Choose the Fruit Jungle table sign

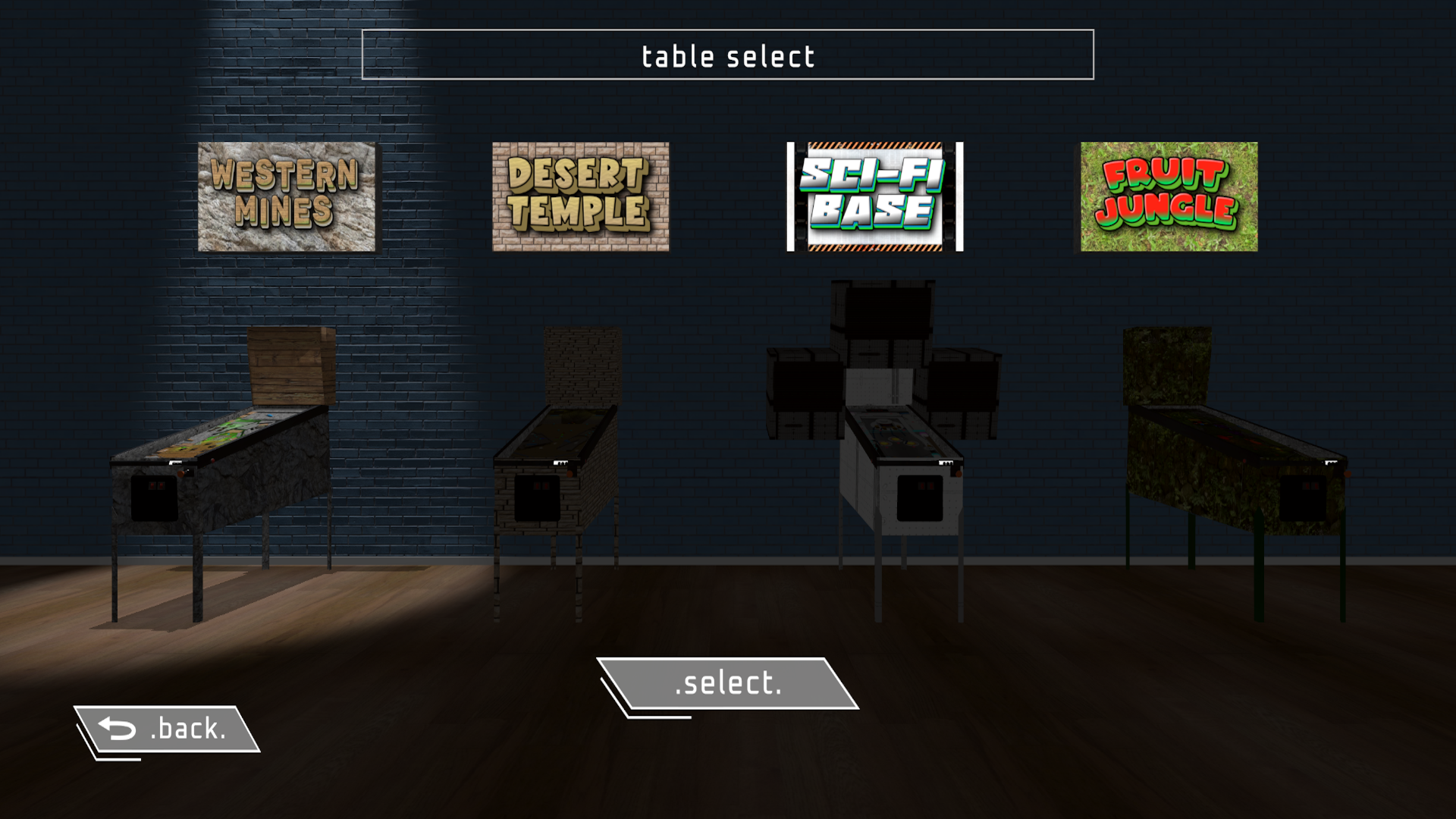tap(1169, 196)
